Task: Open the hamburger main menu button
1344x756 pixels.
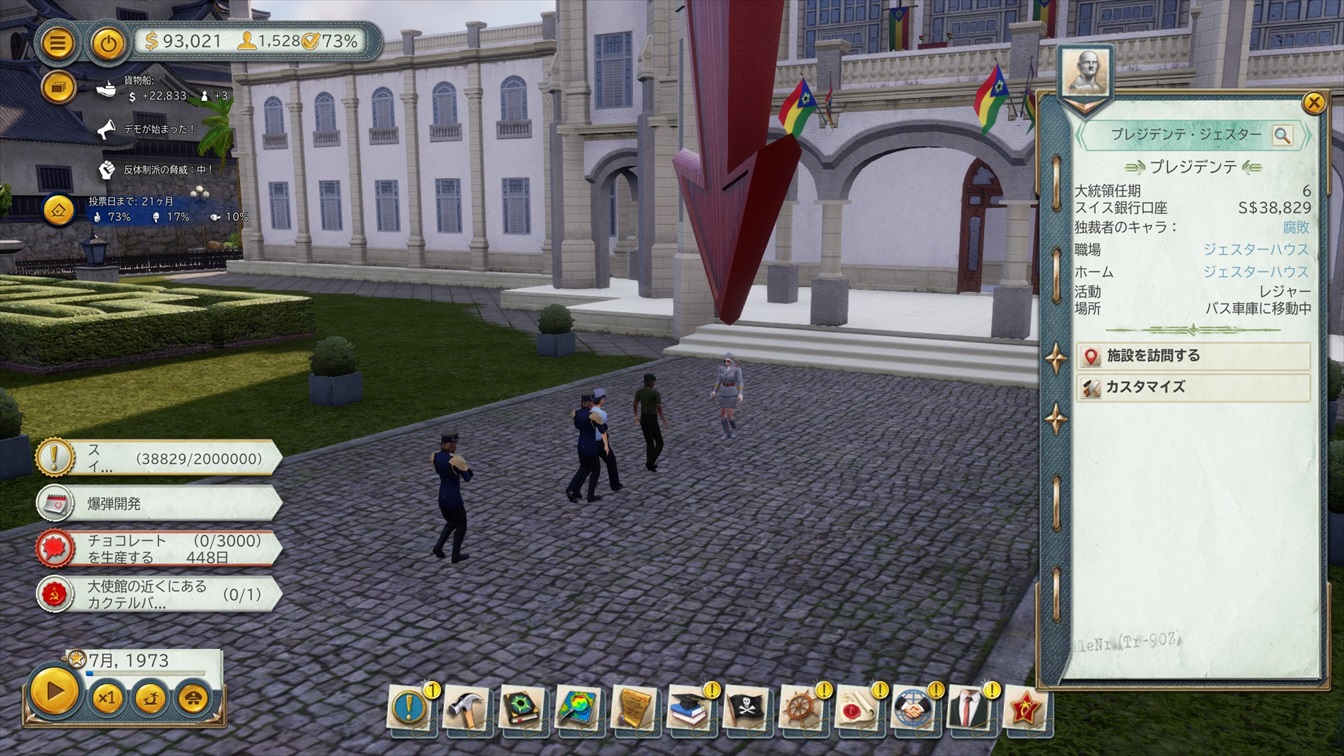Action: coord(58,43)
